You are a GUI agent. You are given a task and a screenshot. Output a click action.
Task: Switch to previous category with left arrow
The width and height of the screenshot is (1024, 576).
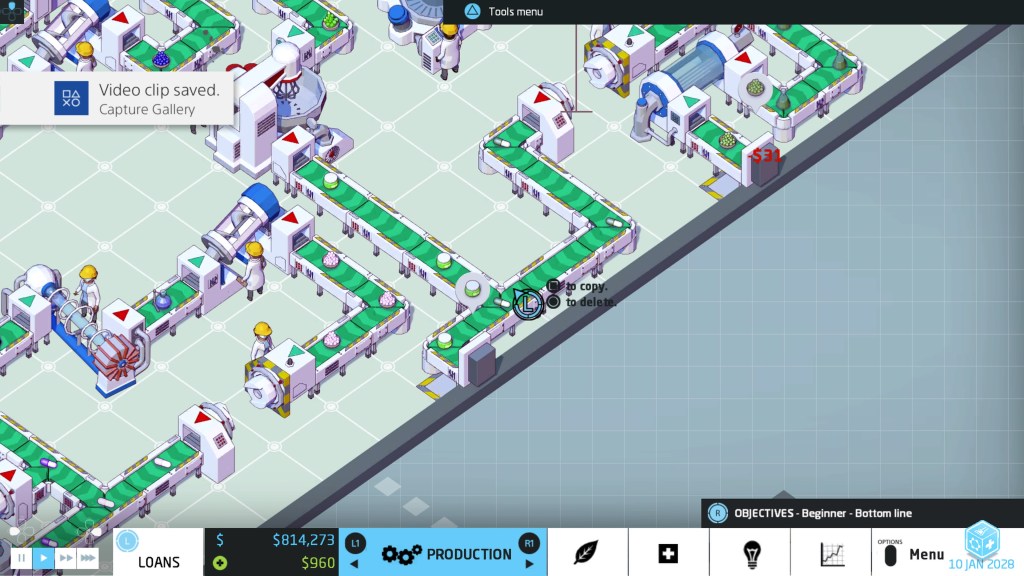[x=353, y=564]
